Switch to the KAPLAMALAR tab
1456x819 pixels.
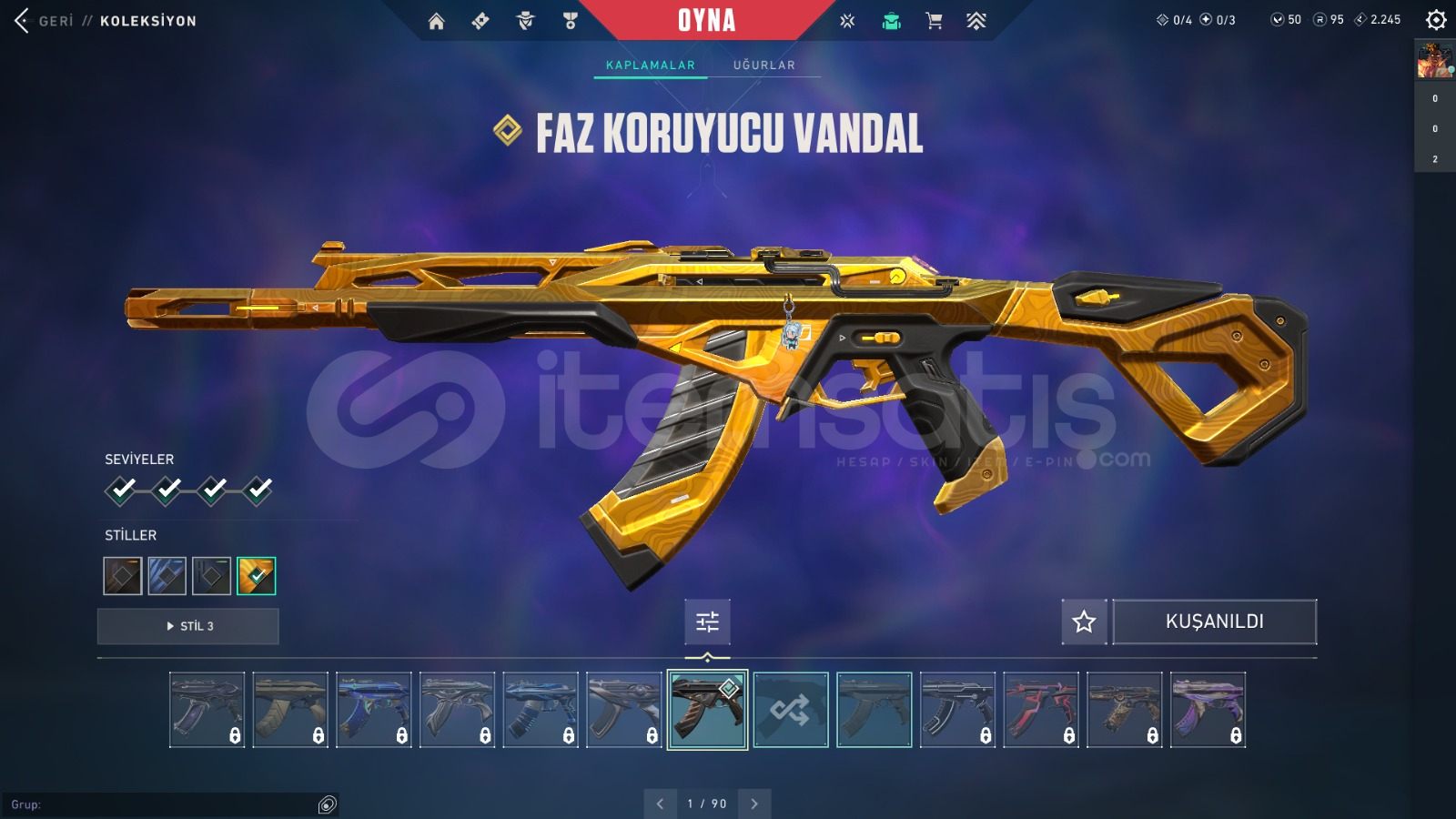click(649, 65)
